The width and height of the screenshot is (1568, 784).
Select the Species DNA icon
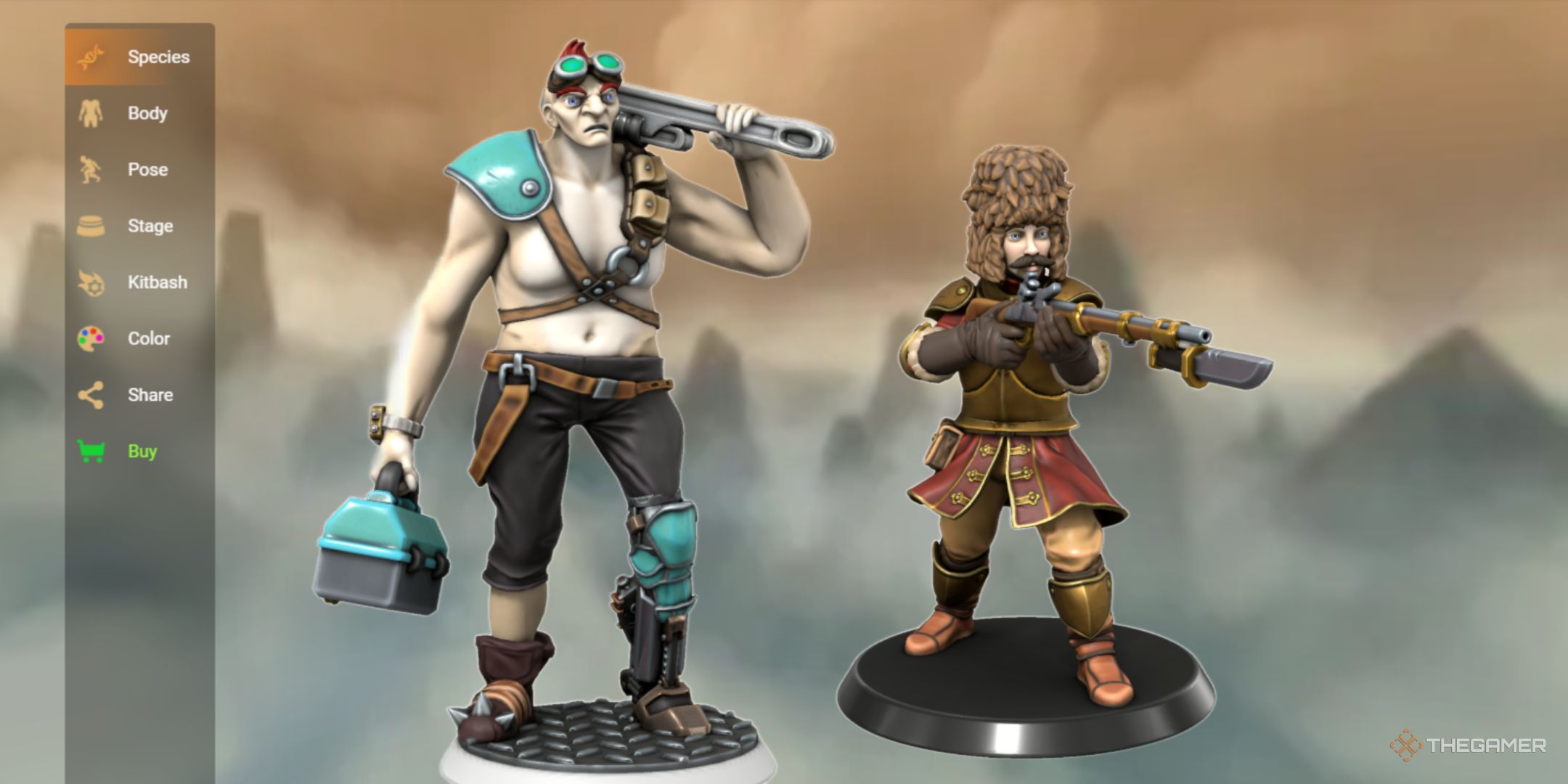[x=90, y=57]
